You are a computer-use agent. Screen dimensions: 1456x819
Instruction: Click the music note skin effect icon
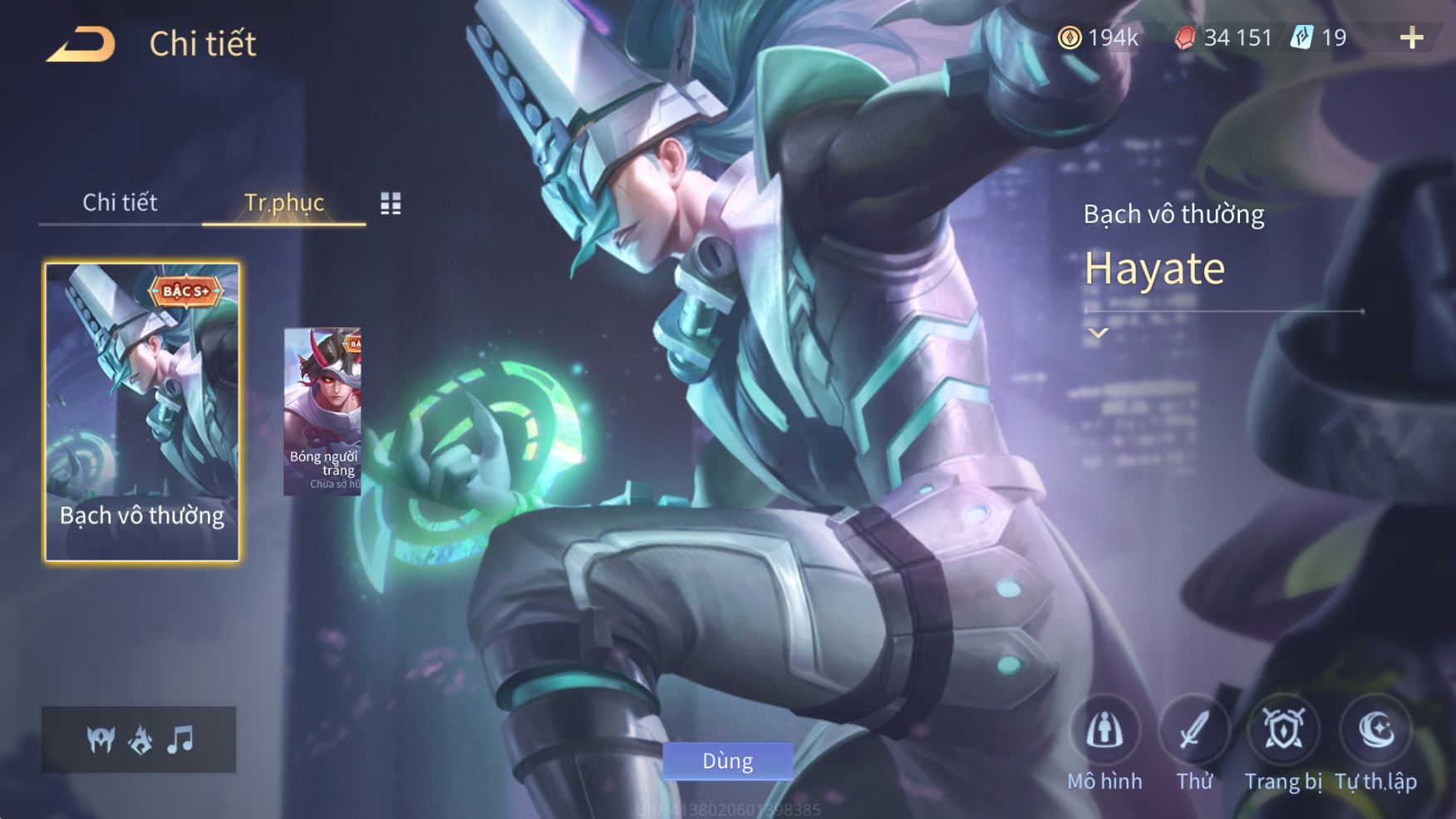click(x=180, y=738)
